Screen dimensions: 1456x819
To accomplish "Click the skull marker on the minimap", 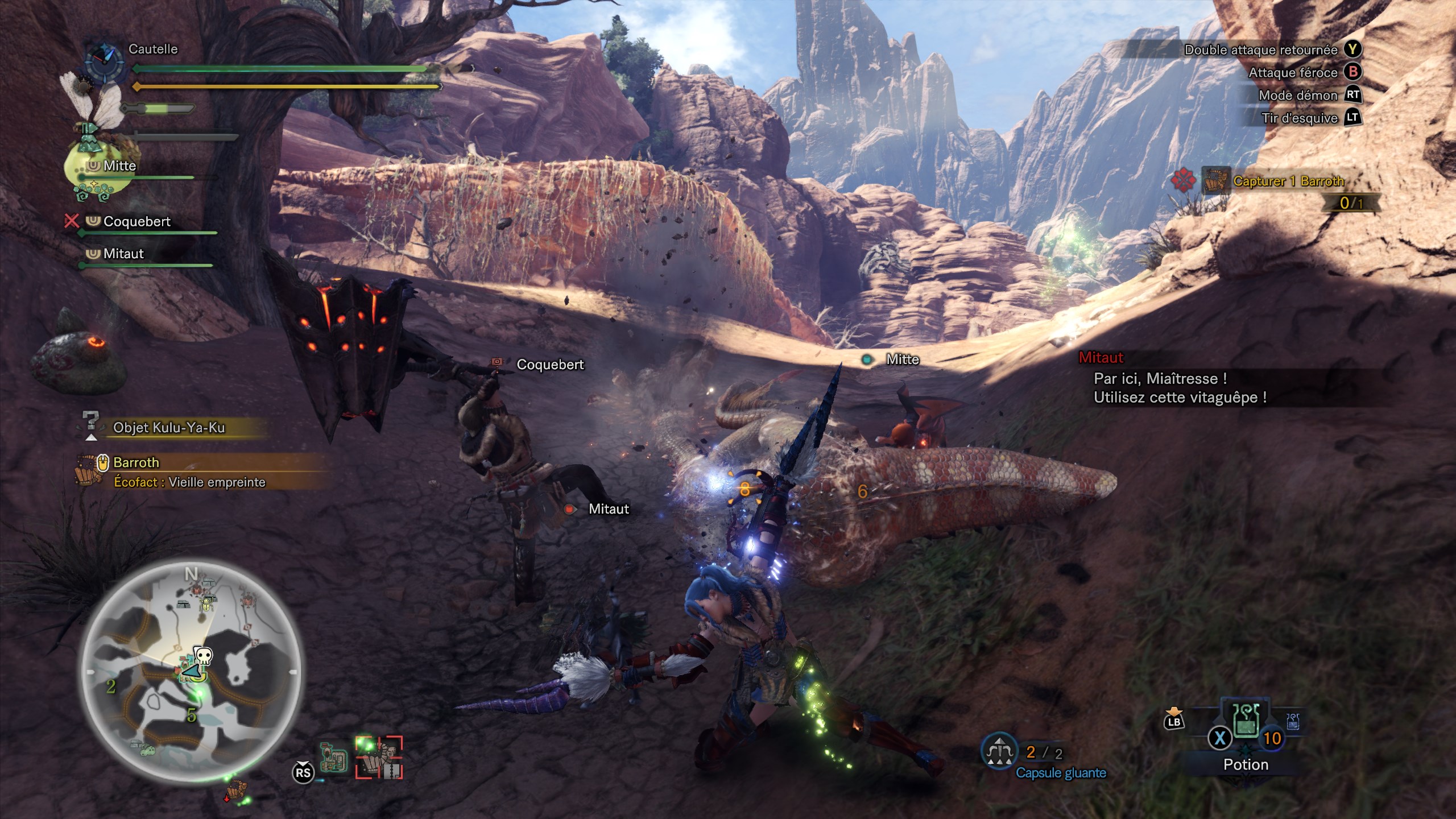I will click(203, 656).
